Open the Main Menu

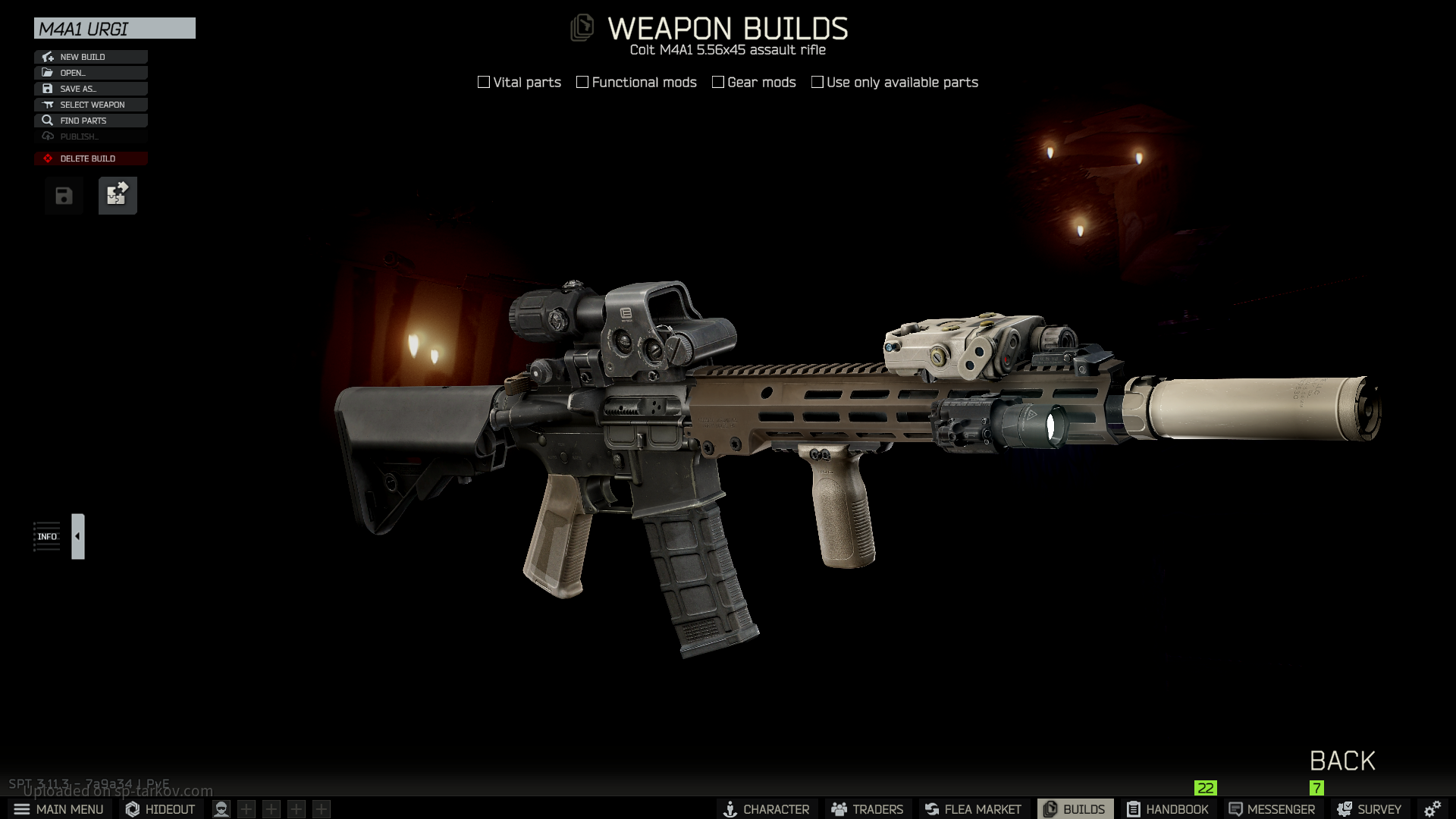(x=59, y=809)
